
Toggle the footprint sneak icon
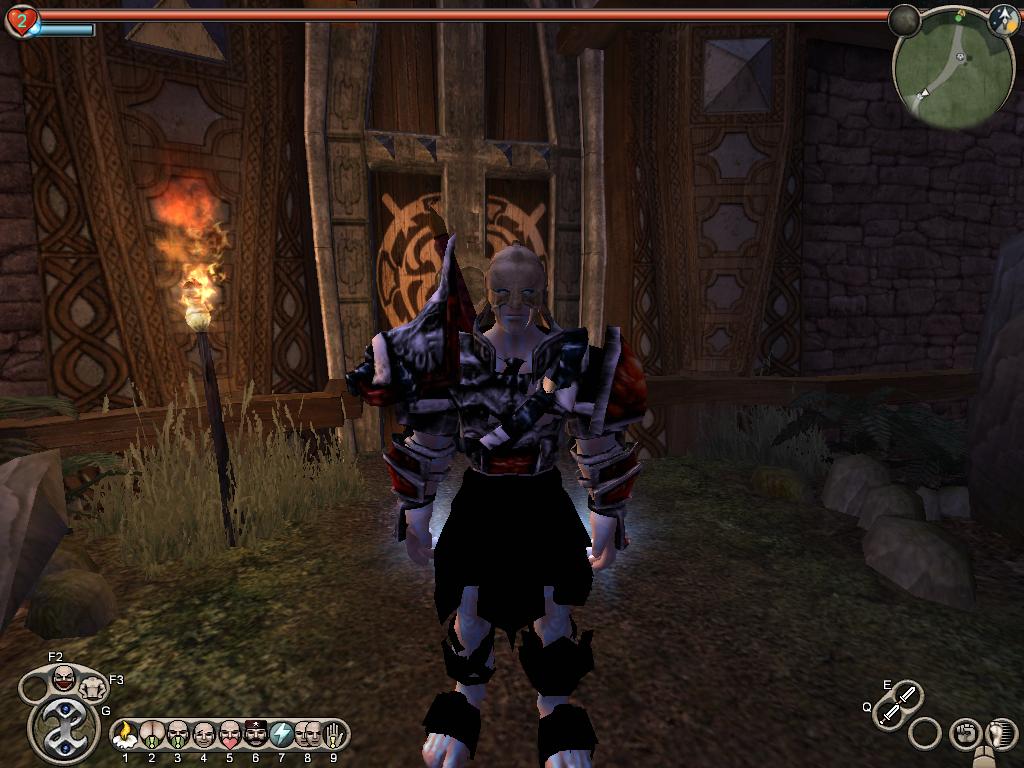1000,734
